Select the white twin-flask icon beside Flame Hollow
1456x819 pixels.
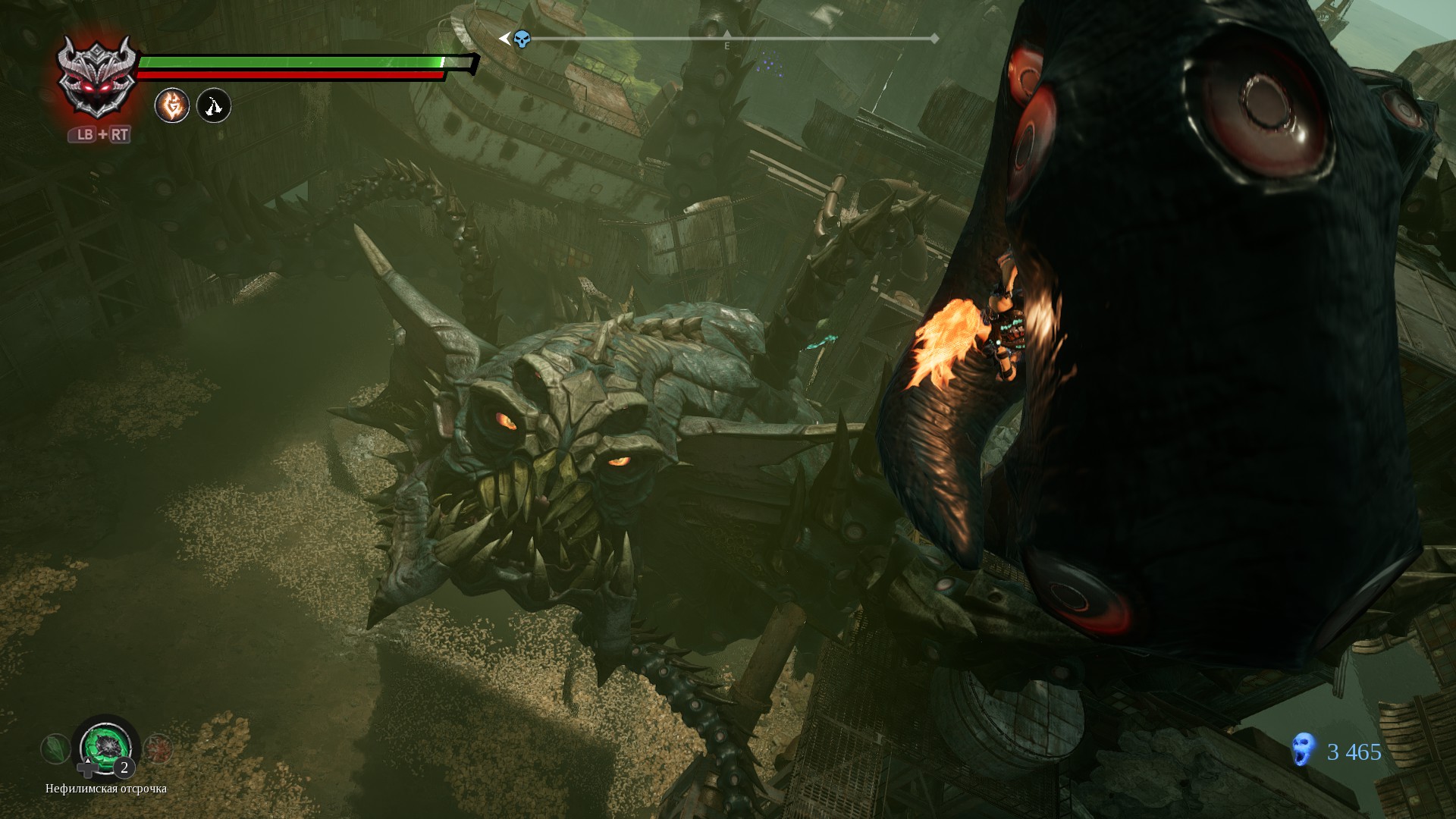[x=214, y=105]
